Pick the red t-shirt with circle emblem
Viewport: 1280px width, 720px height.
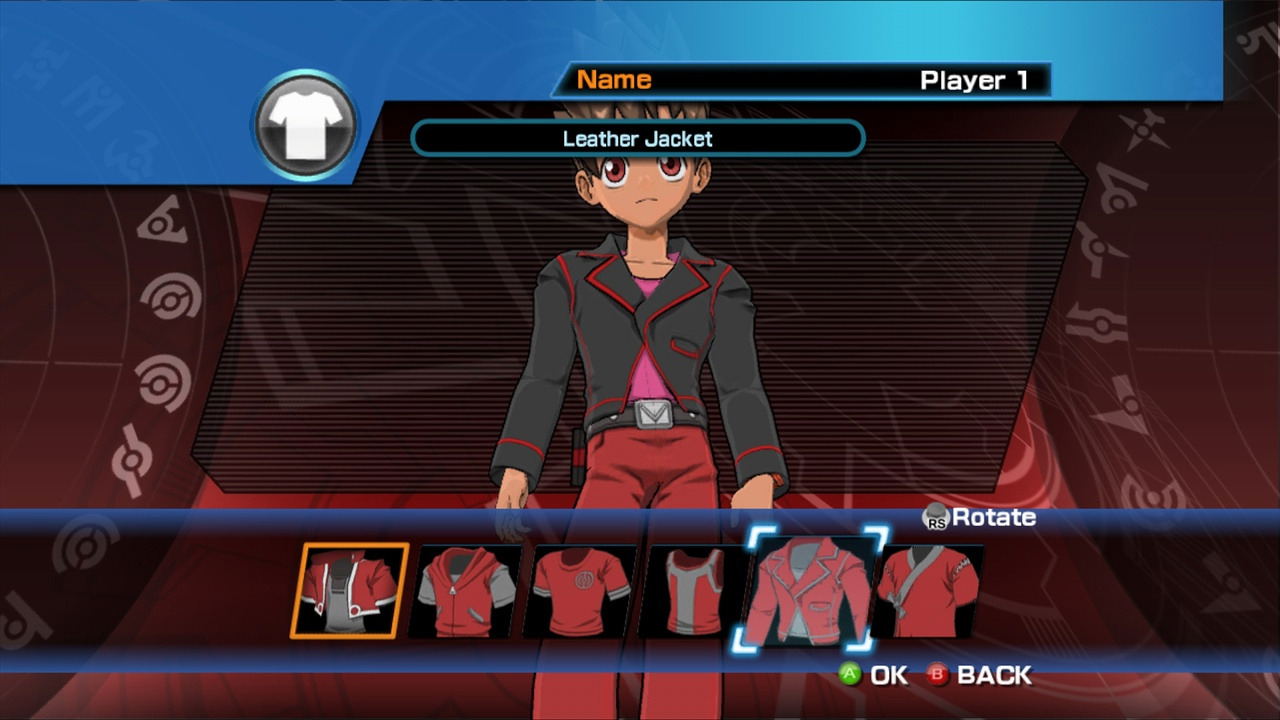(580, 592)
